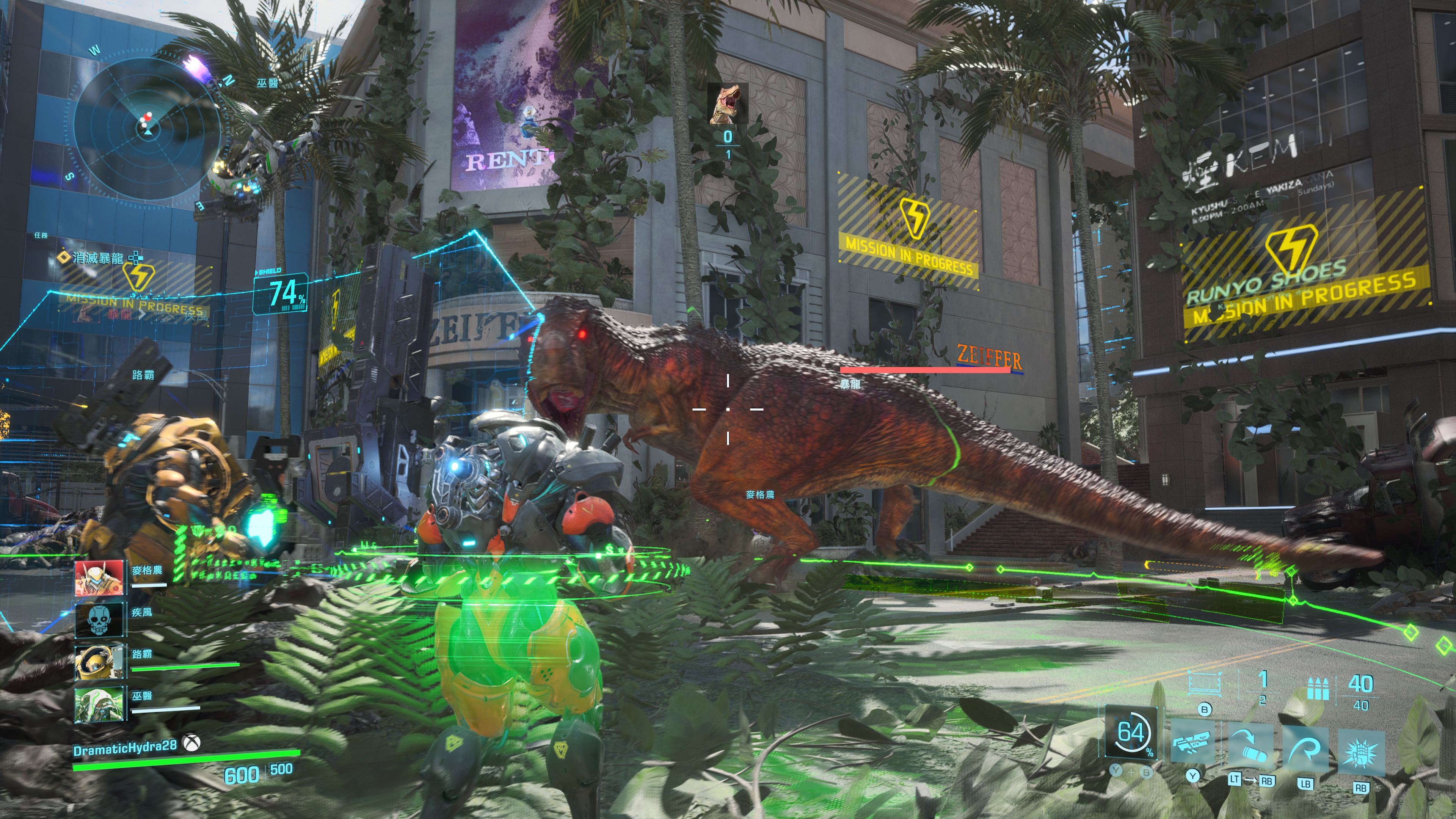The width and height of the screenshot is (1456, 819).
Task: Activate the gun weapon ability icon
Action: point(1192,742)
